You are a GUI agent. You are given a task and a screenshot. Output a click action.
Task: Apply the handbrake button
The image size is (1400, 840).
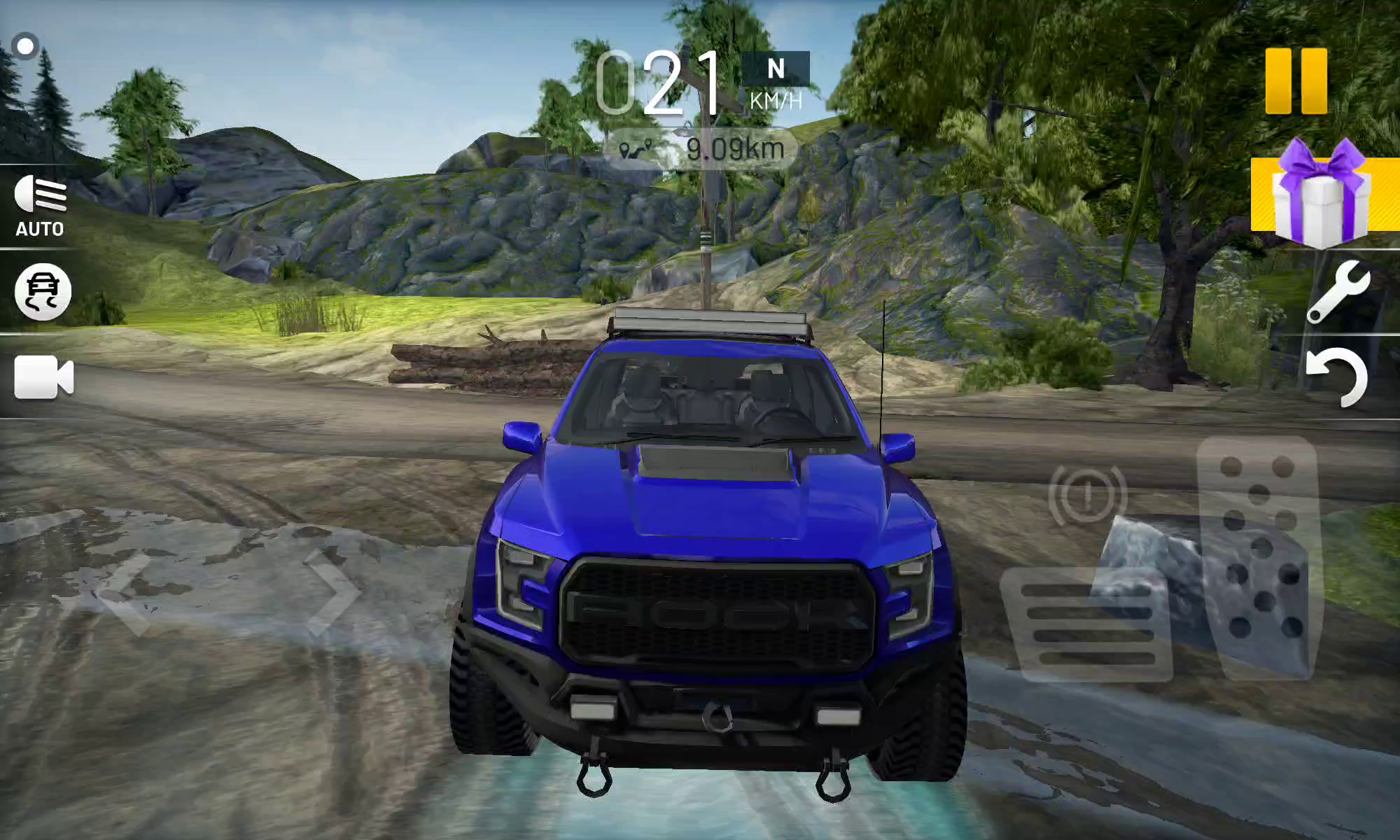1087,495
